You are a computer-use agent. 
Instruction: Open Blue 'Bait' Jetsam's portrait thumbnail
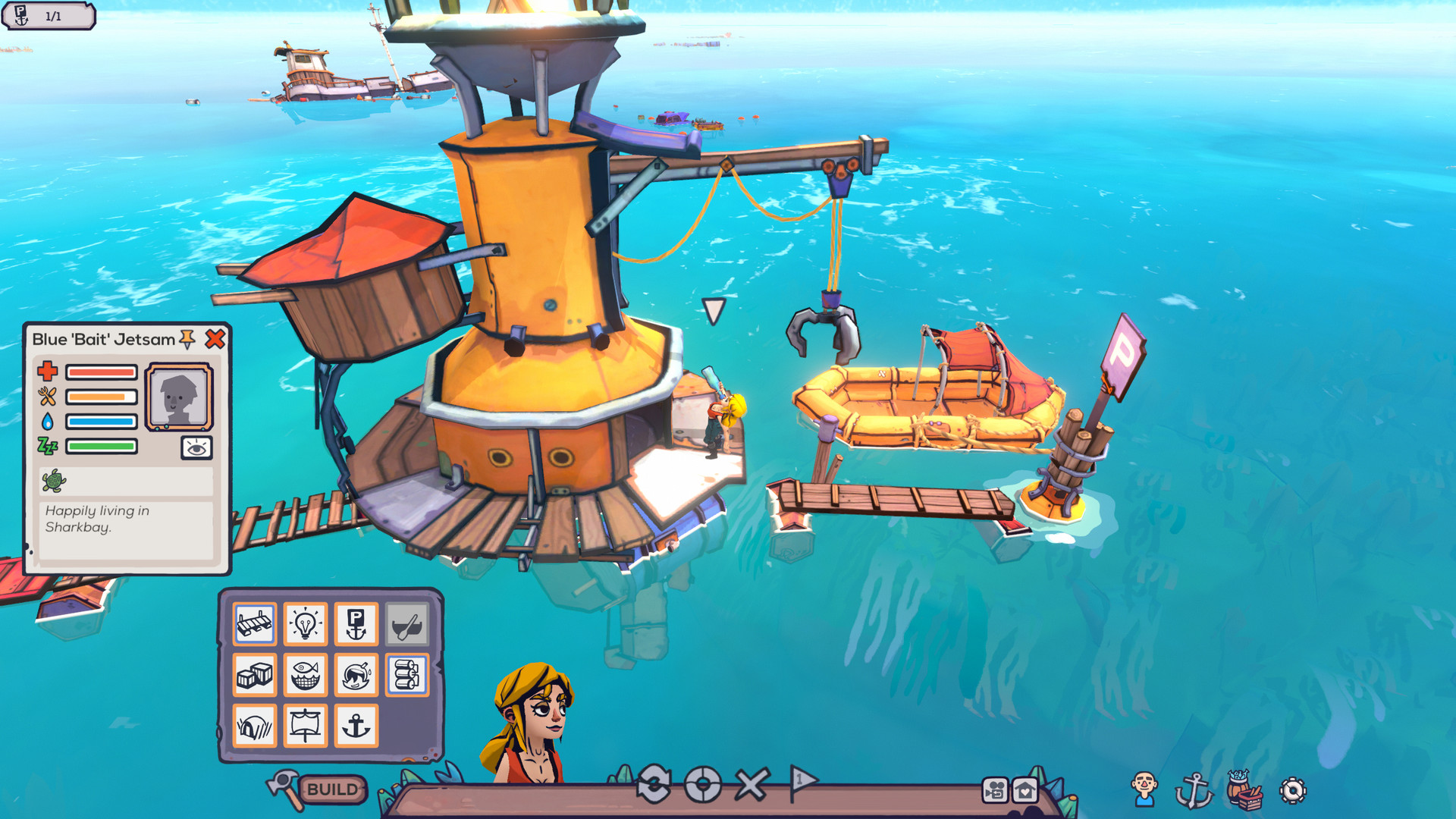[179, 397]
